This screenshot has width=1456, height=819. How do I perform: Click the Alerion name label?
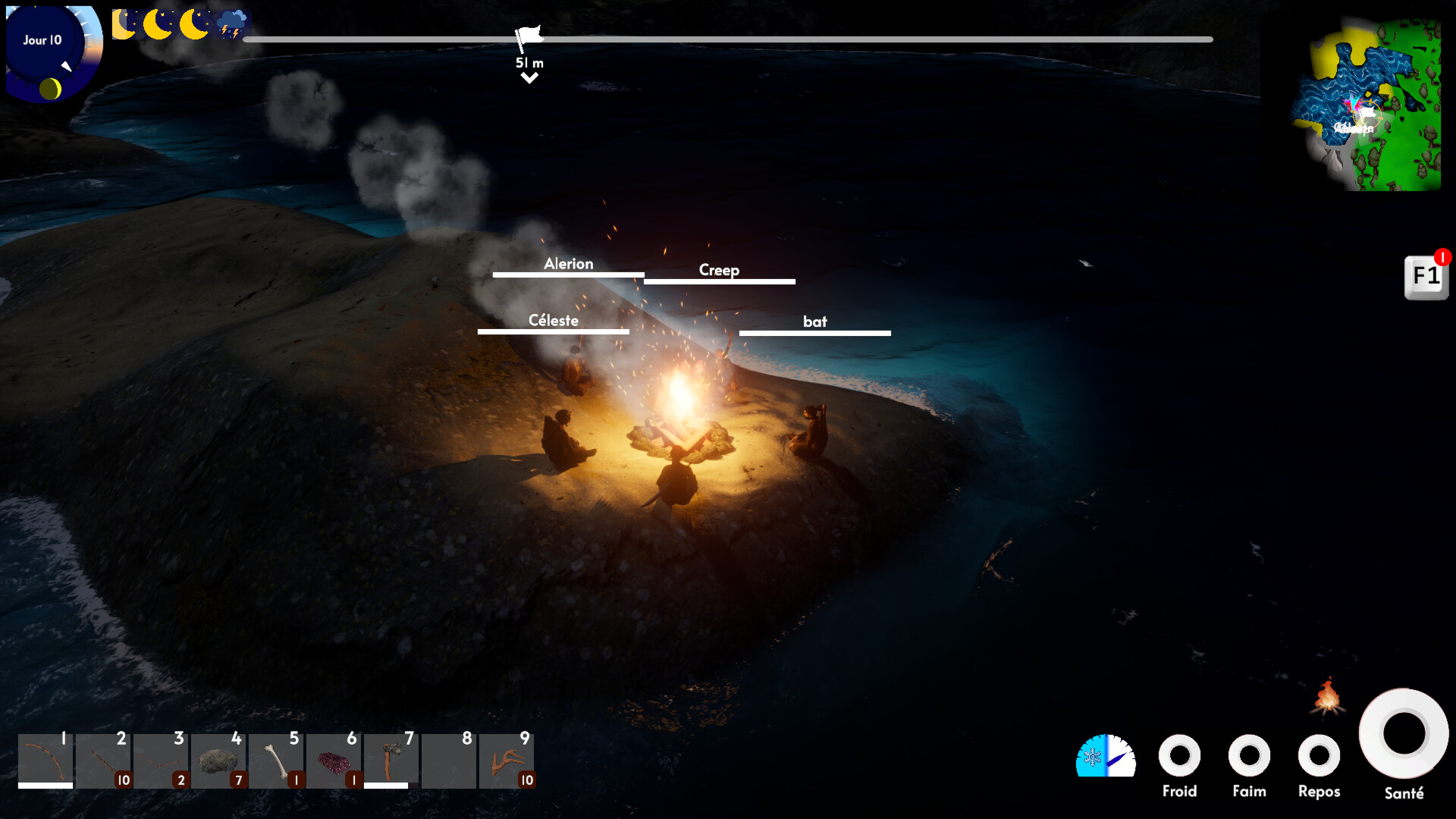[x=568, y=264]
